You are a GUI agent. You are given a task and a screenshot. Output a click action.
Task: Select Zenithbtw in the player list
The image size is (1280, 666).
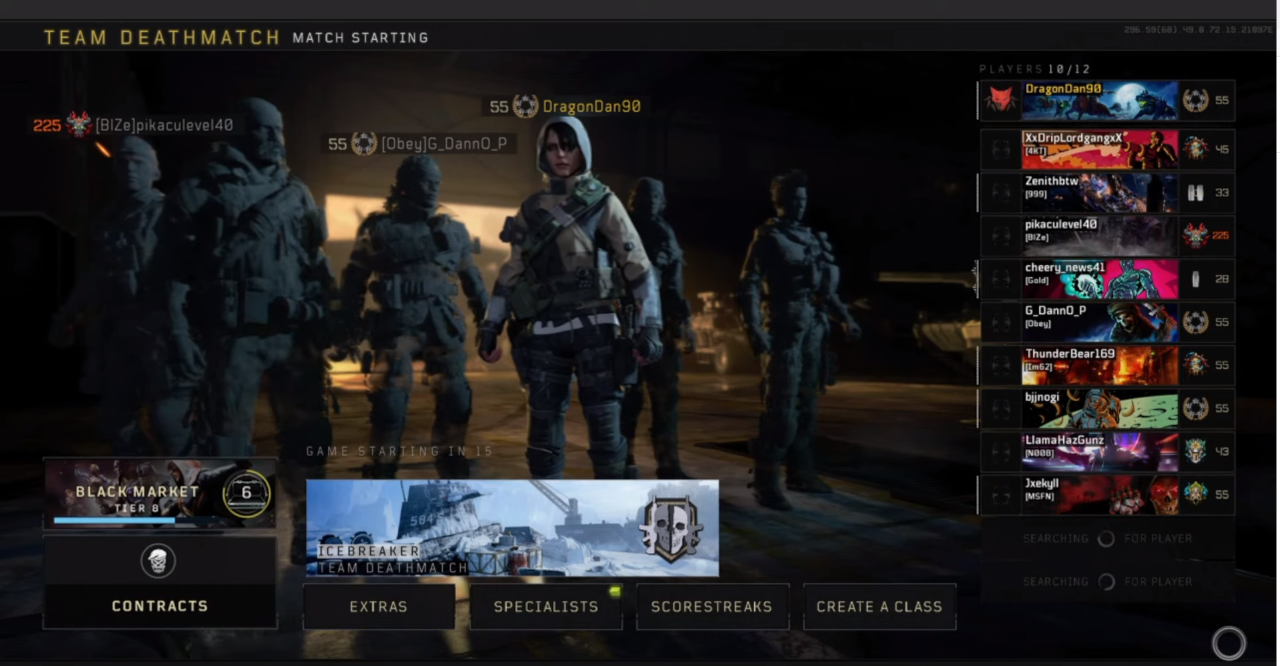1100,193
